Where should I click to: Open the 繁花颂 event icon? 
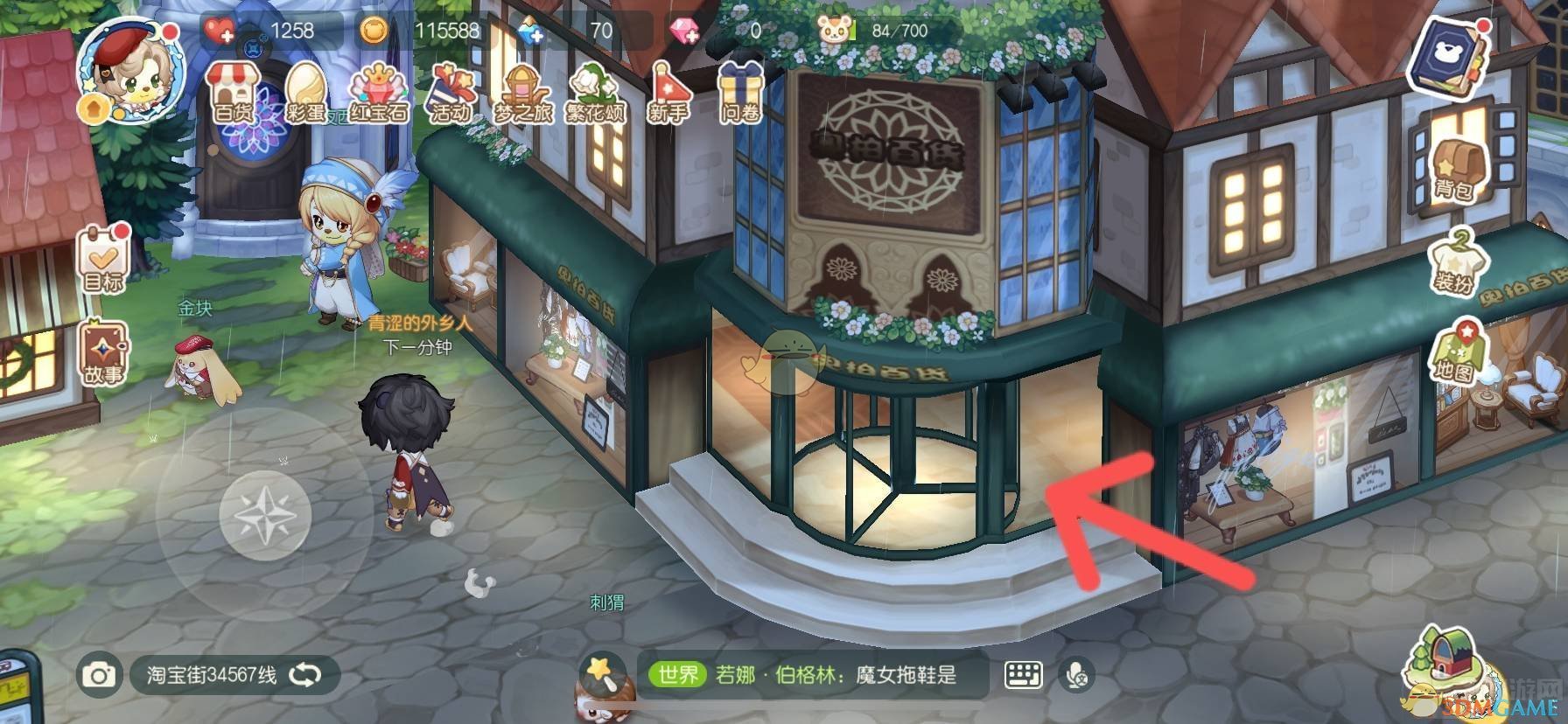[593, 92]
